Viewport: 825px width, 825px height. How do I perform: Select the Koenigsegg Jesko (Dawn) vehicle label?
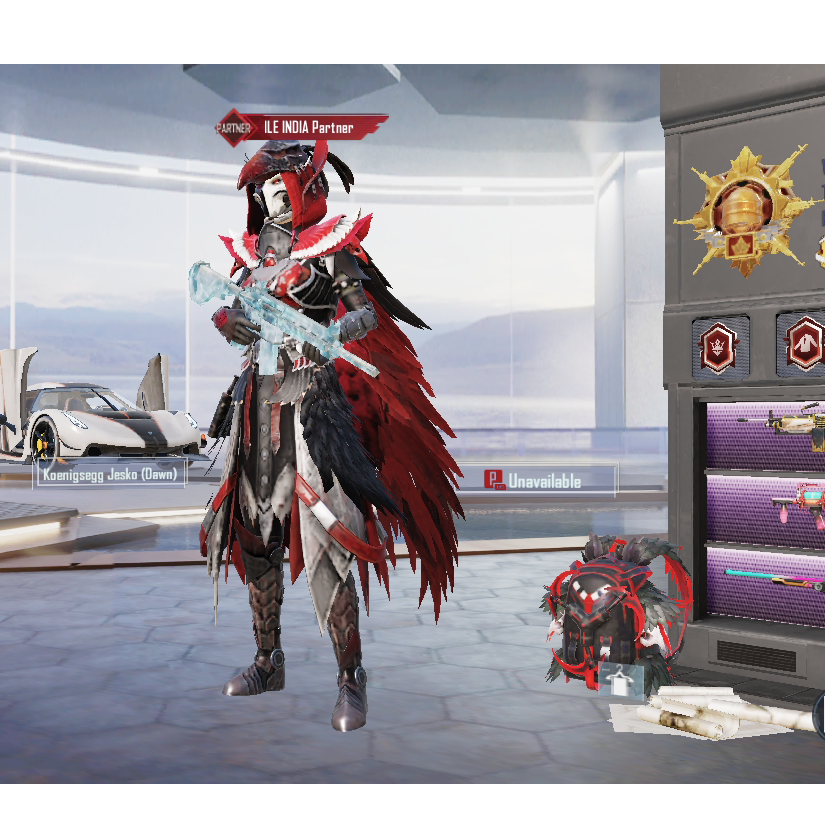tap(110, 474)
